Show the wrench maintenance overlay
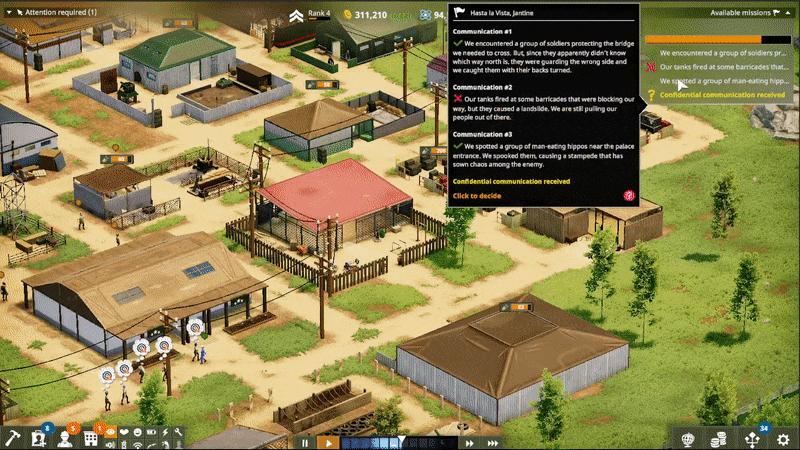The image size is (800, 450). (x=176, y=434)
